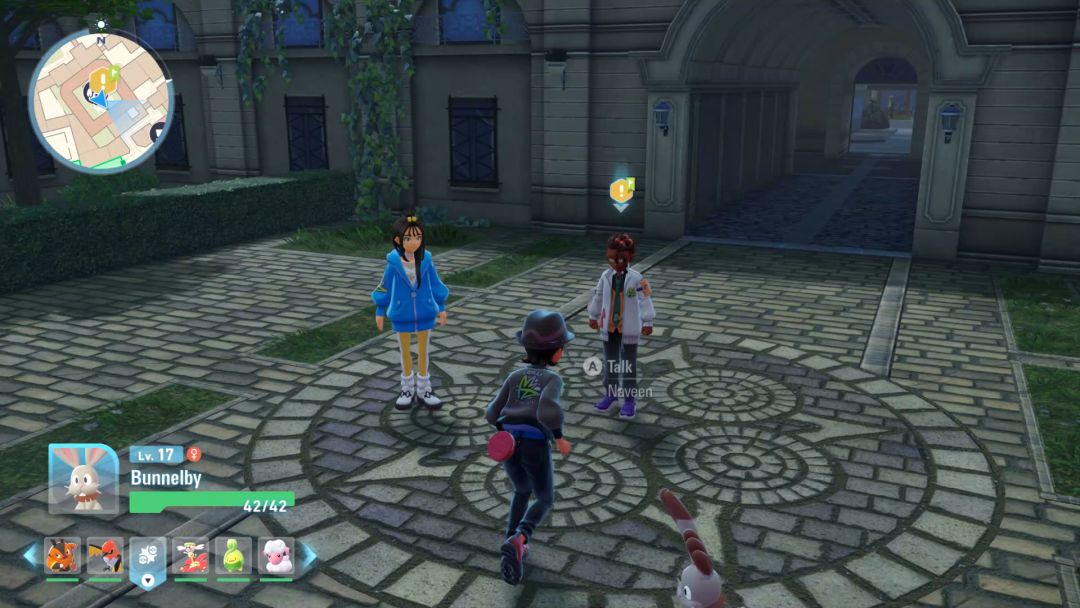Screen dimensions: 1080x608
Task: Select Bunnelby's portrait
Action: pos(84,479)
